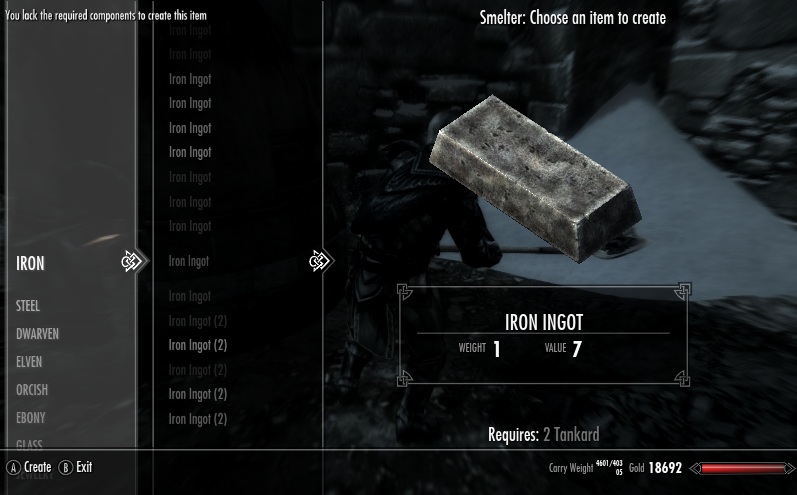This screenshot has height=495, width=797.
Task: Open the DWARVEN category
Action: point(37,334)
